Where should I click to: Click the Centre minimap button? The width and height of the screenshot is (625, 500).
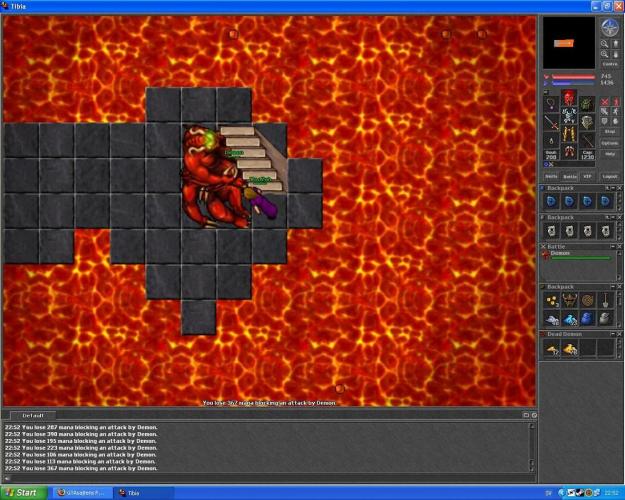tap(610, 63)
